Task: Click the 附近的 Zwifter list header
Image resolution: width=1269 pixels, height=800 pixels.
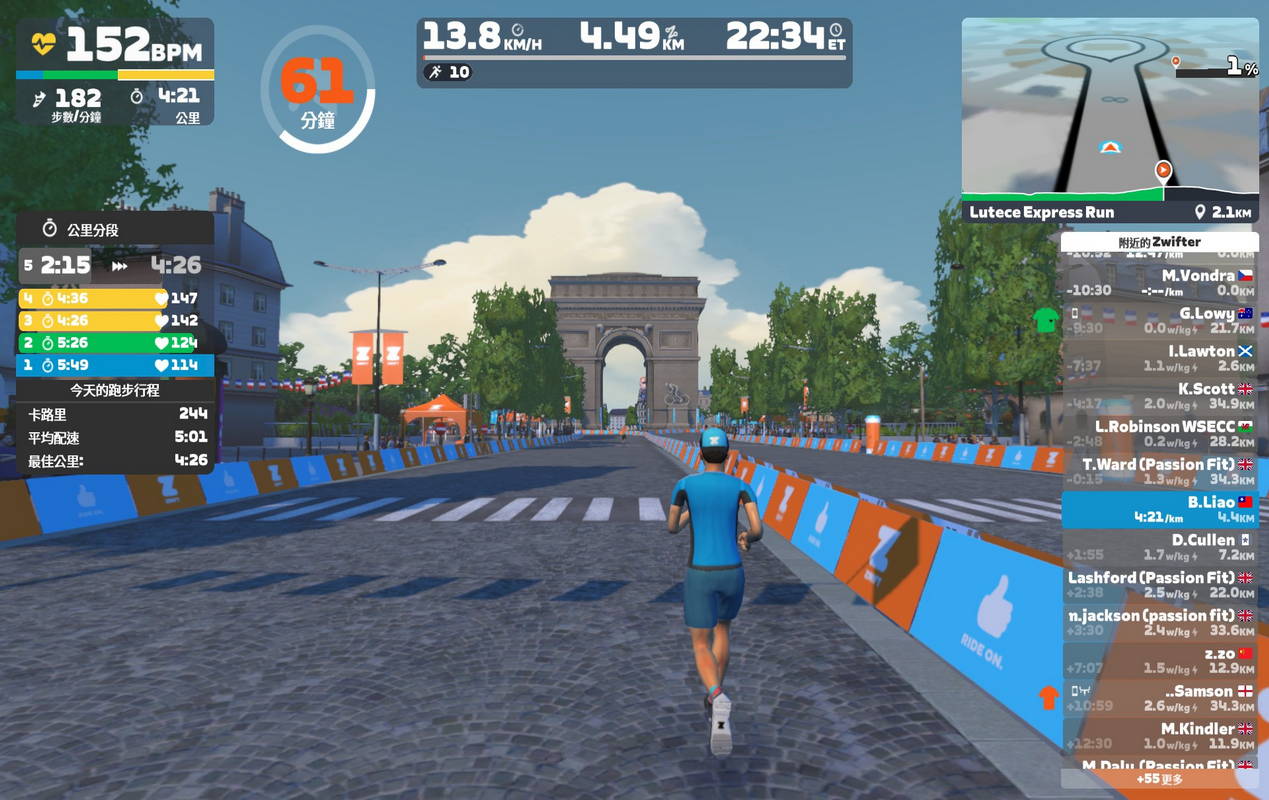Action: (1159, 242)
